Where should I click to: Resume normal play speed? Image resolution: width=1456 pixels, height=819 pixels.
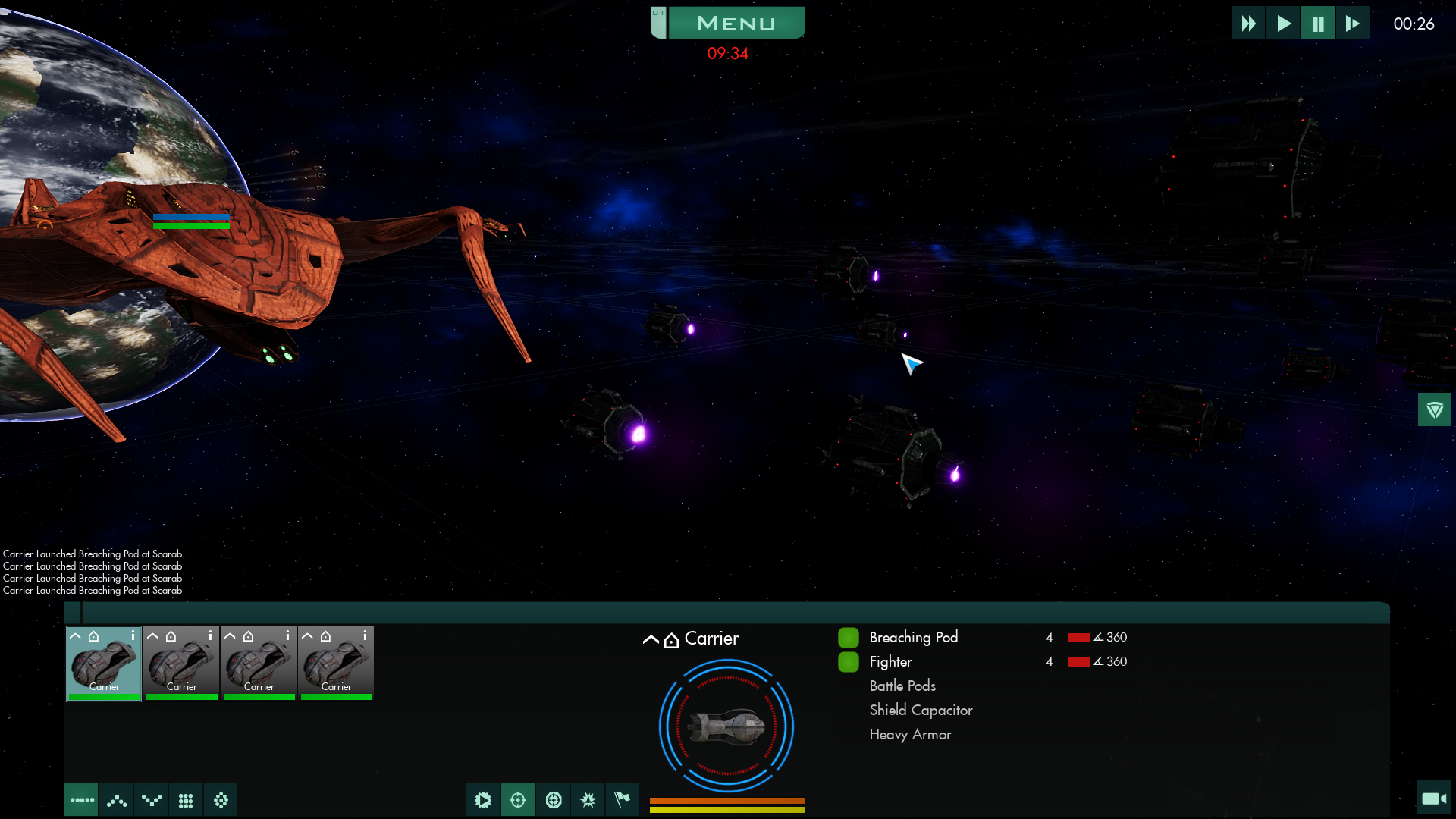pos(1283,24)
